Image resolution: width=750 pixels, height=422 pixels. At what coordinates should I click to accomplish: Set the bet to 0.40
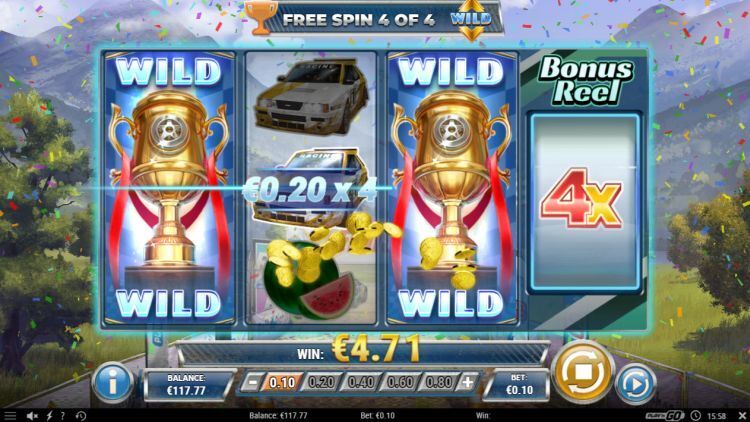tap(362, 382)
